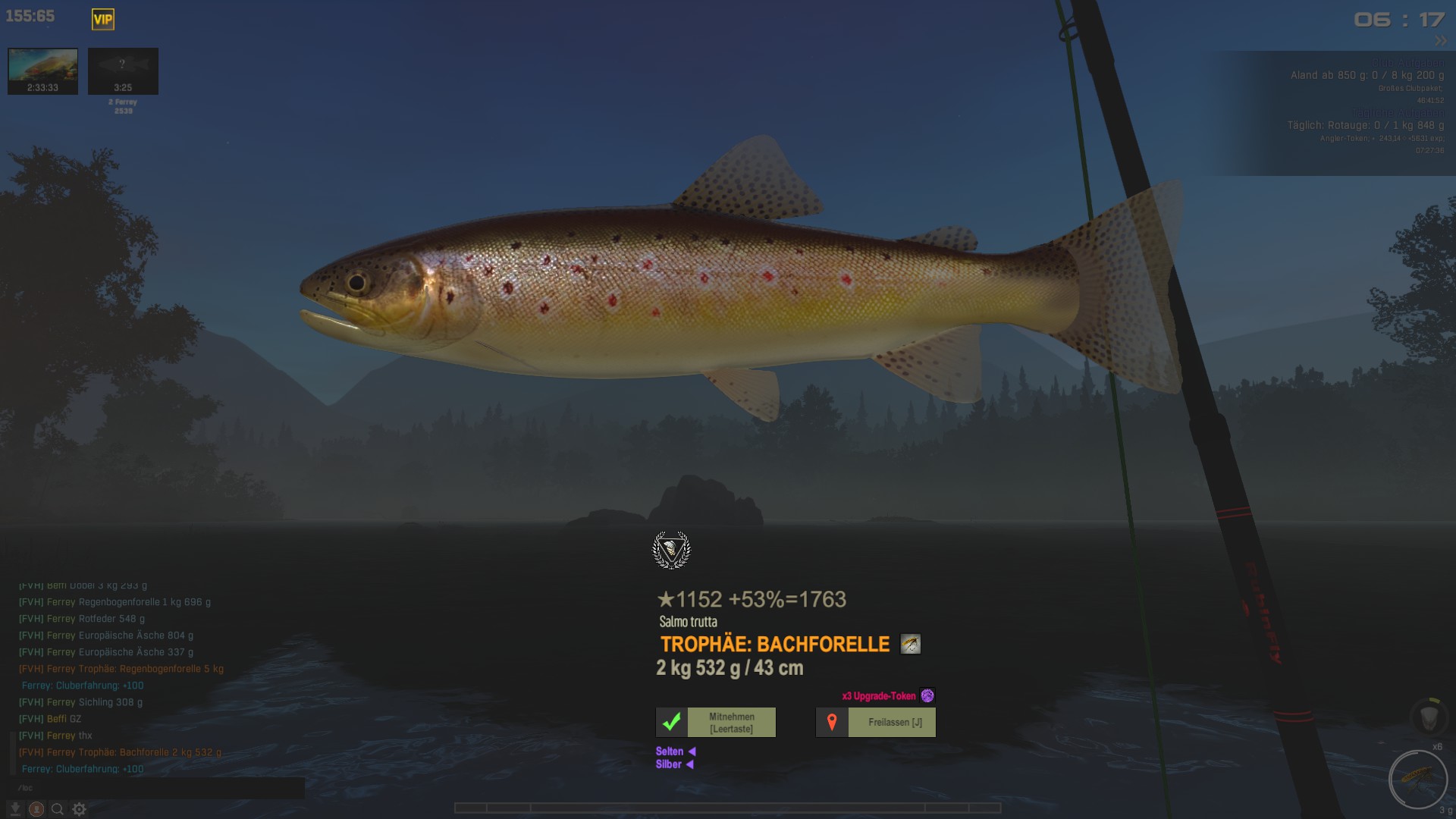
Task: Open chat search with the magnifier icon
Action: [57, 809]
